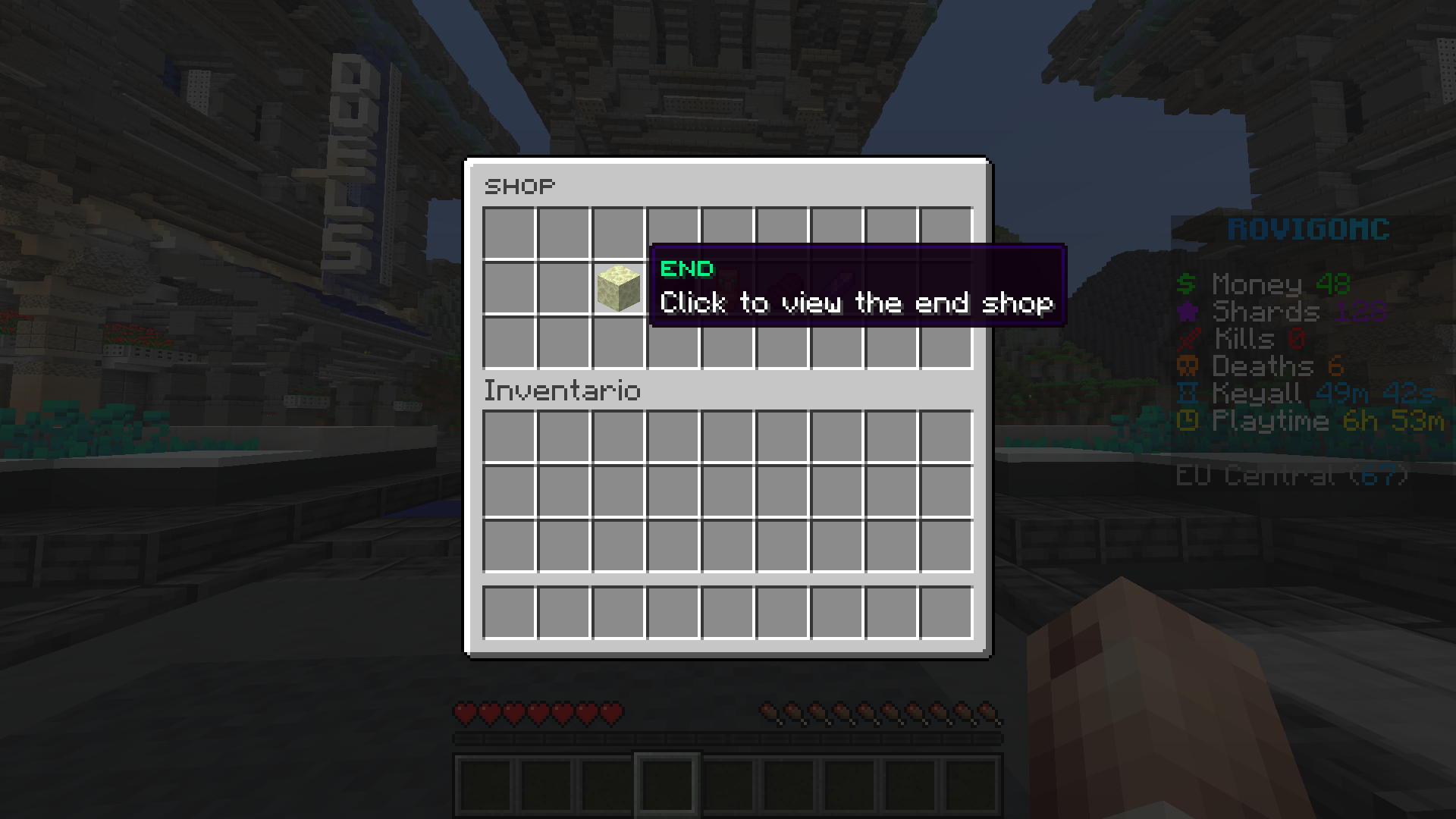Click the skull Deaths icon
This screenshot has height=819, width=1456.
click(1188, 366)
